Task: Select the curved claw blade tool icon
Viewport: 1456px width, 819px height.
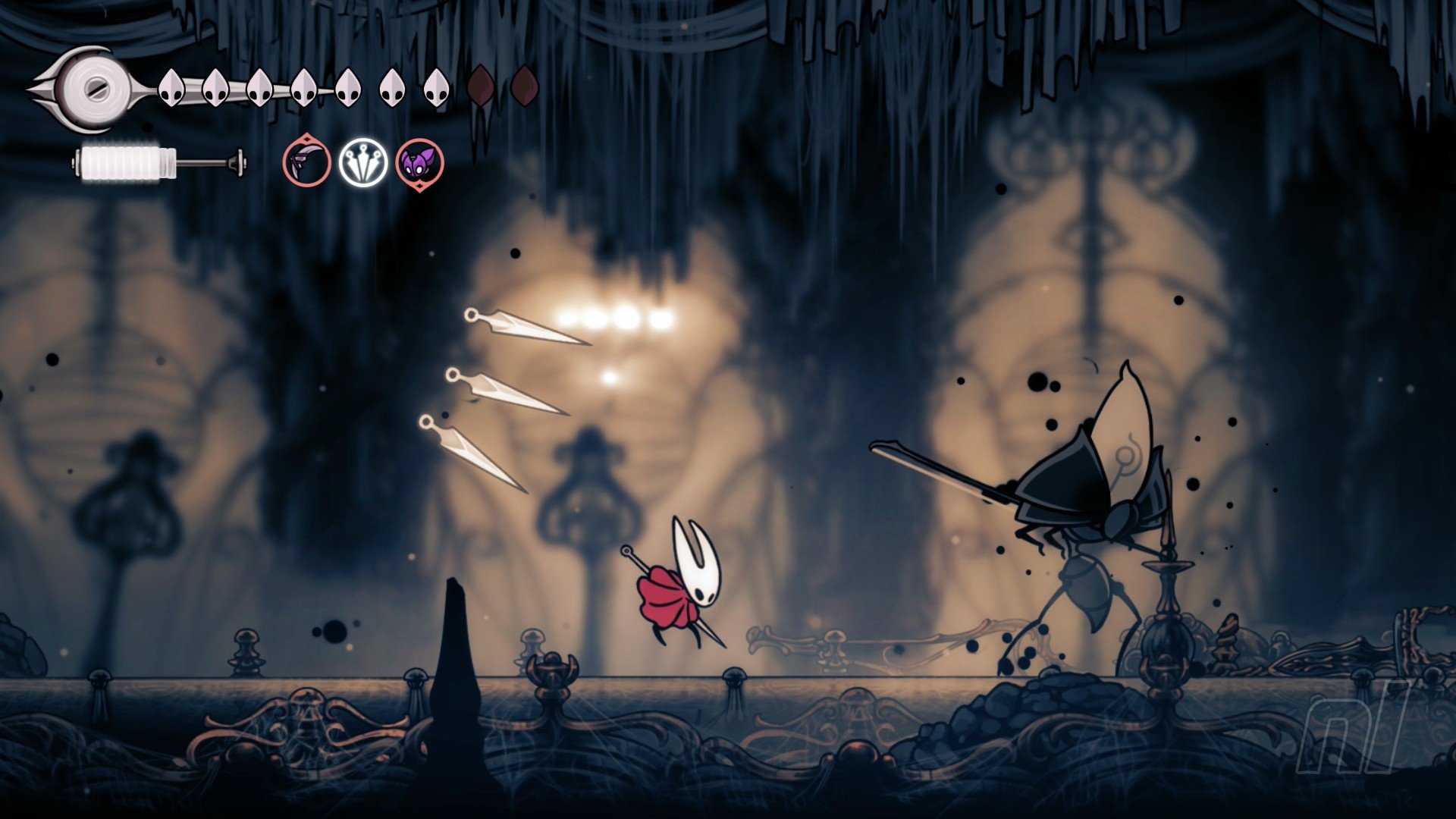Action: click(307, 163)
